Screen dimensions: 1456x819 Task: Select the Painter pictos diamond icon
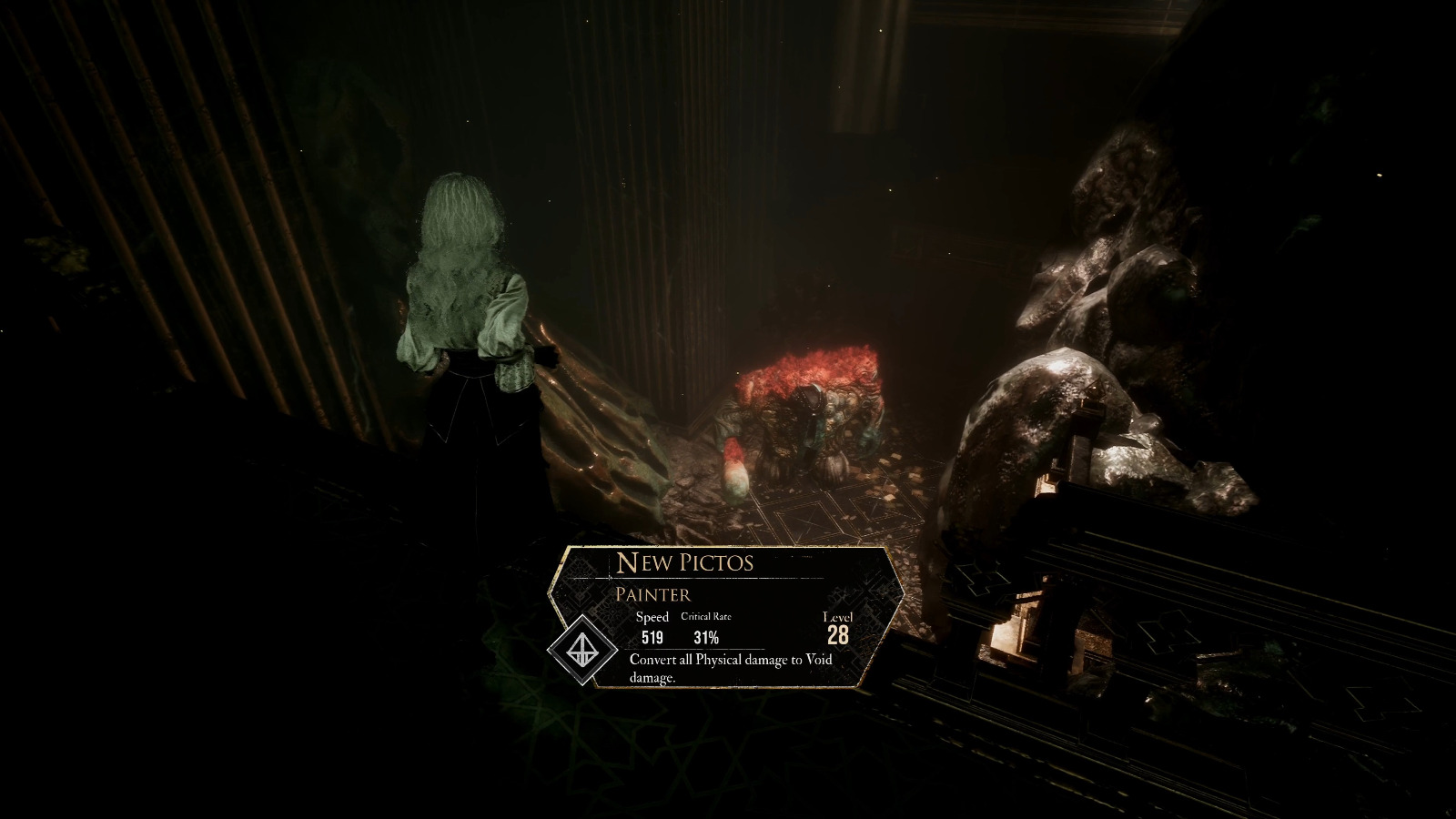click(583, 652)
